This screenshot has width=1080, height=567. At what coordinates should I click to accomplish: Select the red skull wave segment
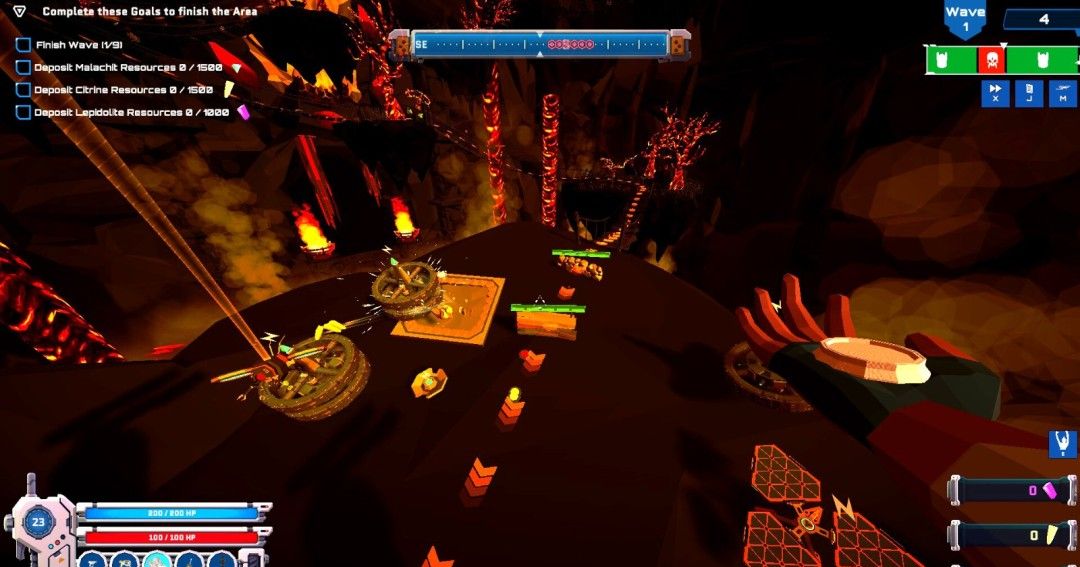991,61
